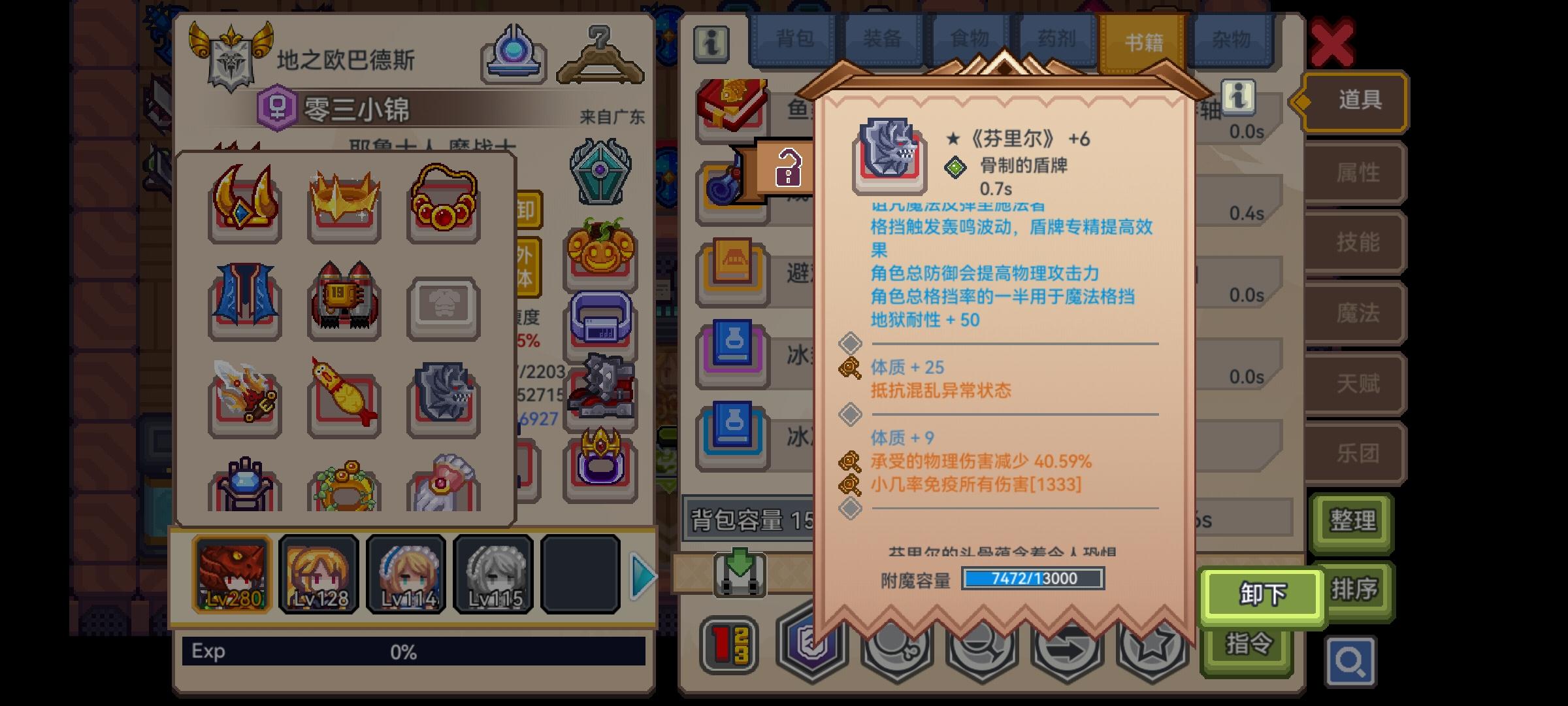The height and width of the screenshot is (706, 1568).
Task: Click the ruby necklace accessory icon
Action: point(443,203)
